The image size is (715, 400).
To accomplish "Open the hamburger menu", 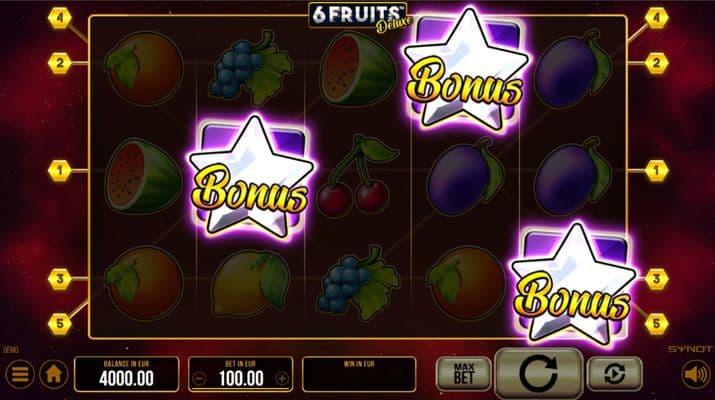I will pos(17,375).
